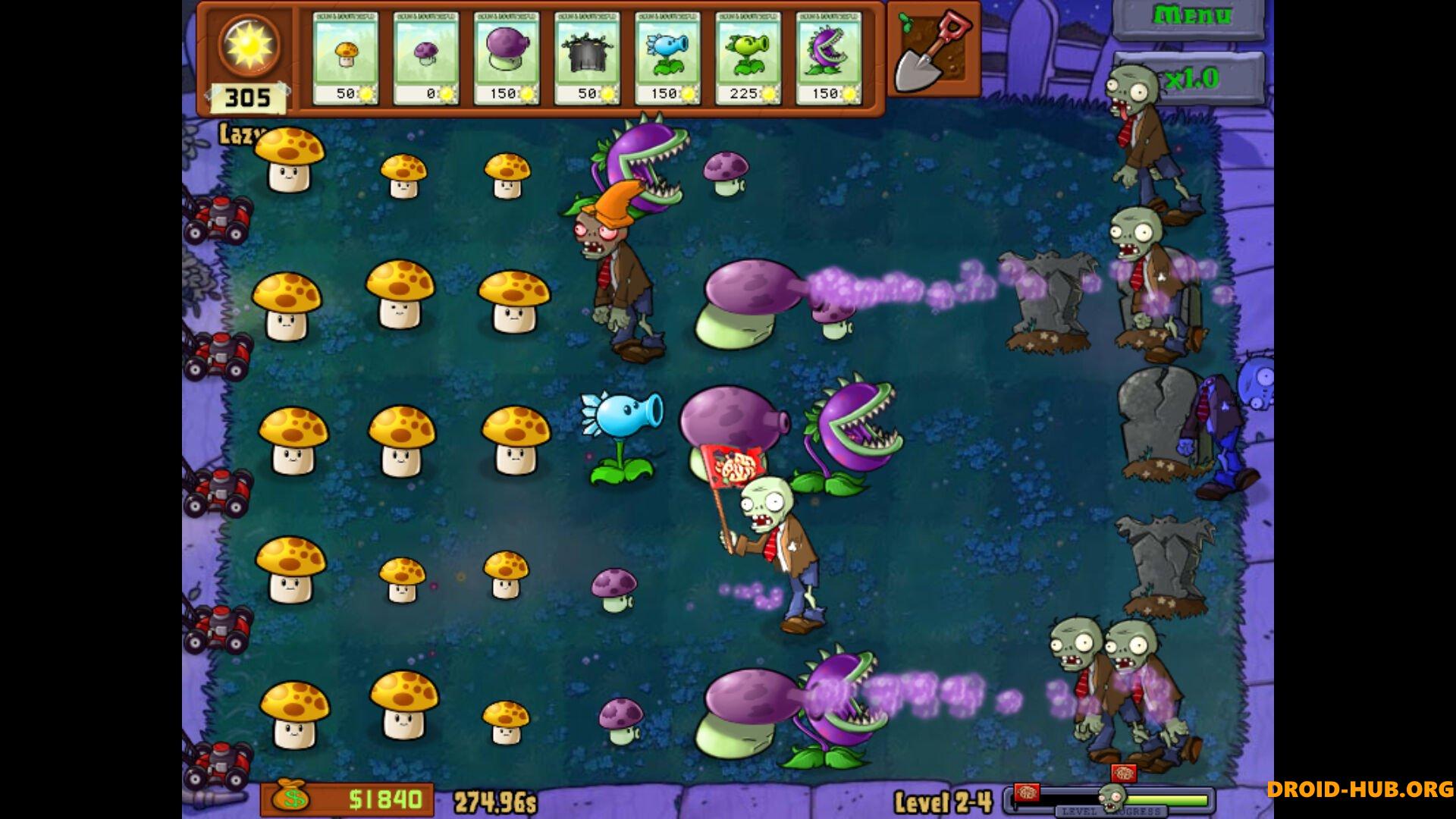Click the zombie head marker on the progress bar

pyautogui.click(x=1113, y=798)
